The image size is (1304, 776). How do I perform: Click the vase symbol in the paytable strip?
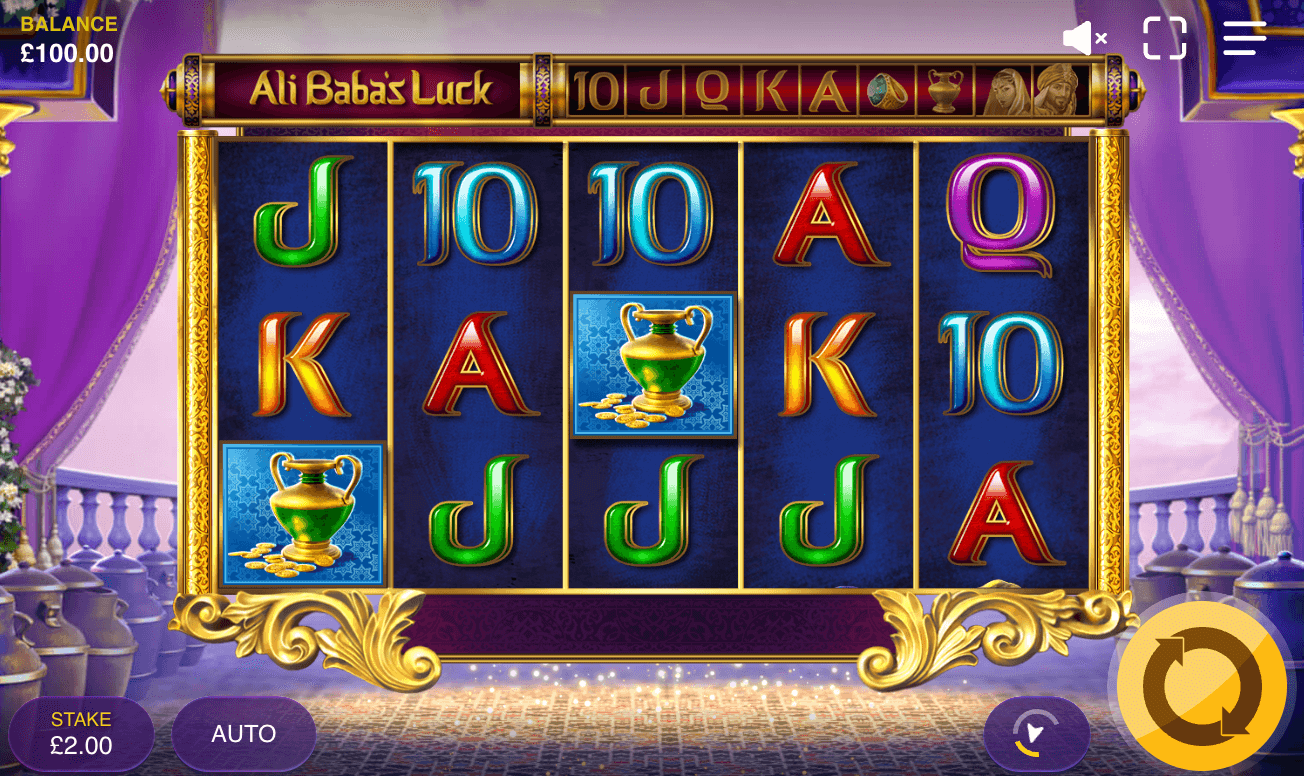945,90
